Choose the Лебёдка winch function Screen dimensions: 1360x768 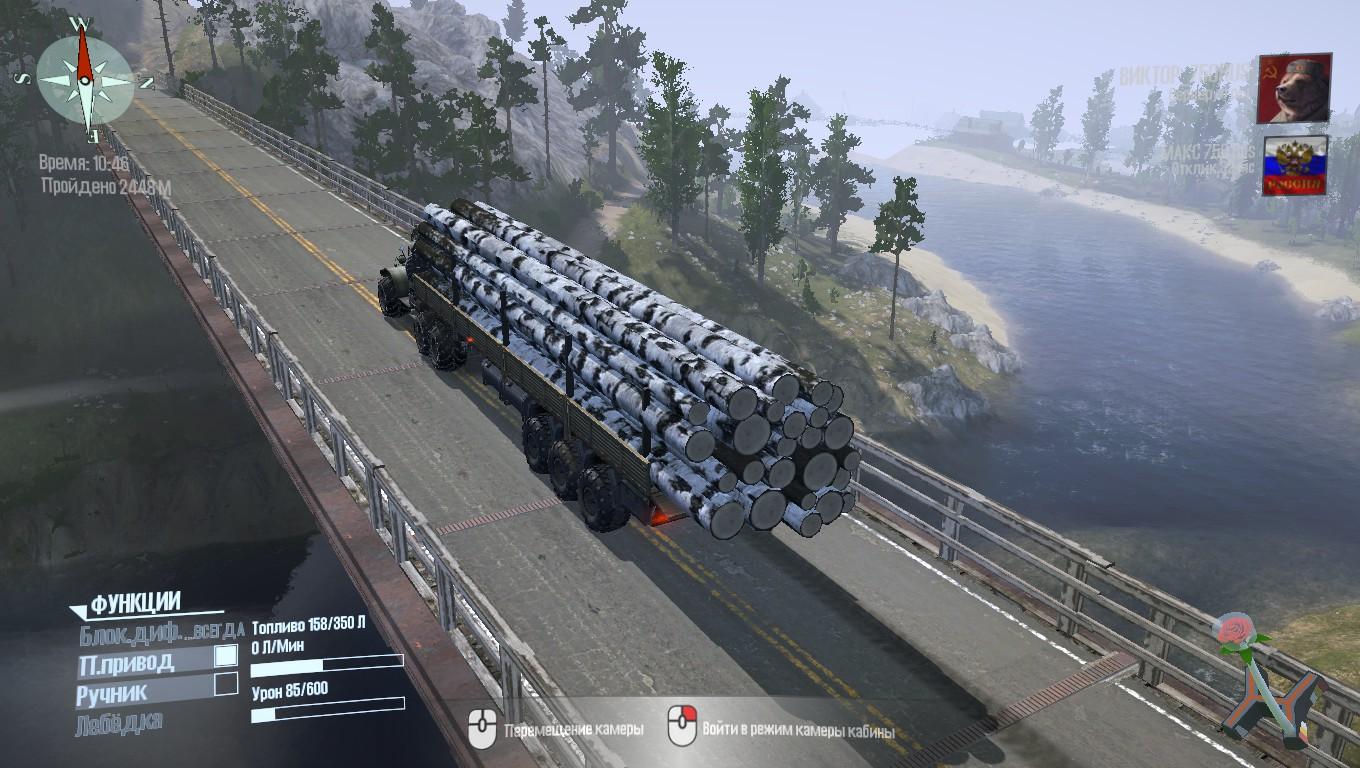click(119, 723)
